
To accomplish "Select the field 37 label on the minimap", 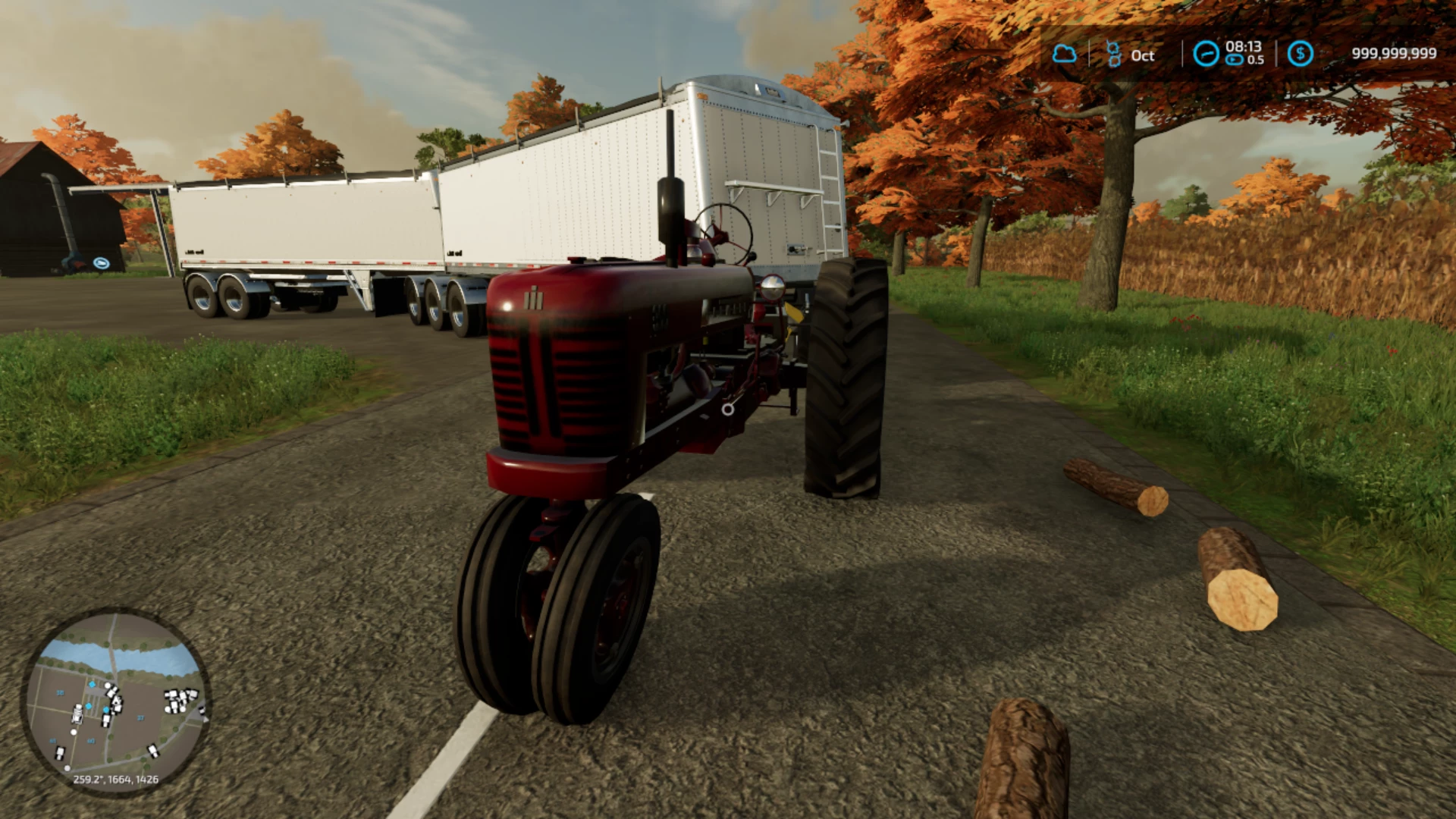I will 140,718.
